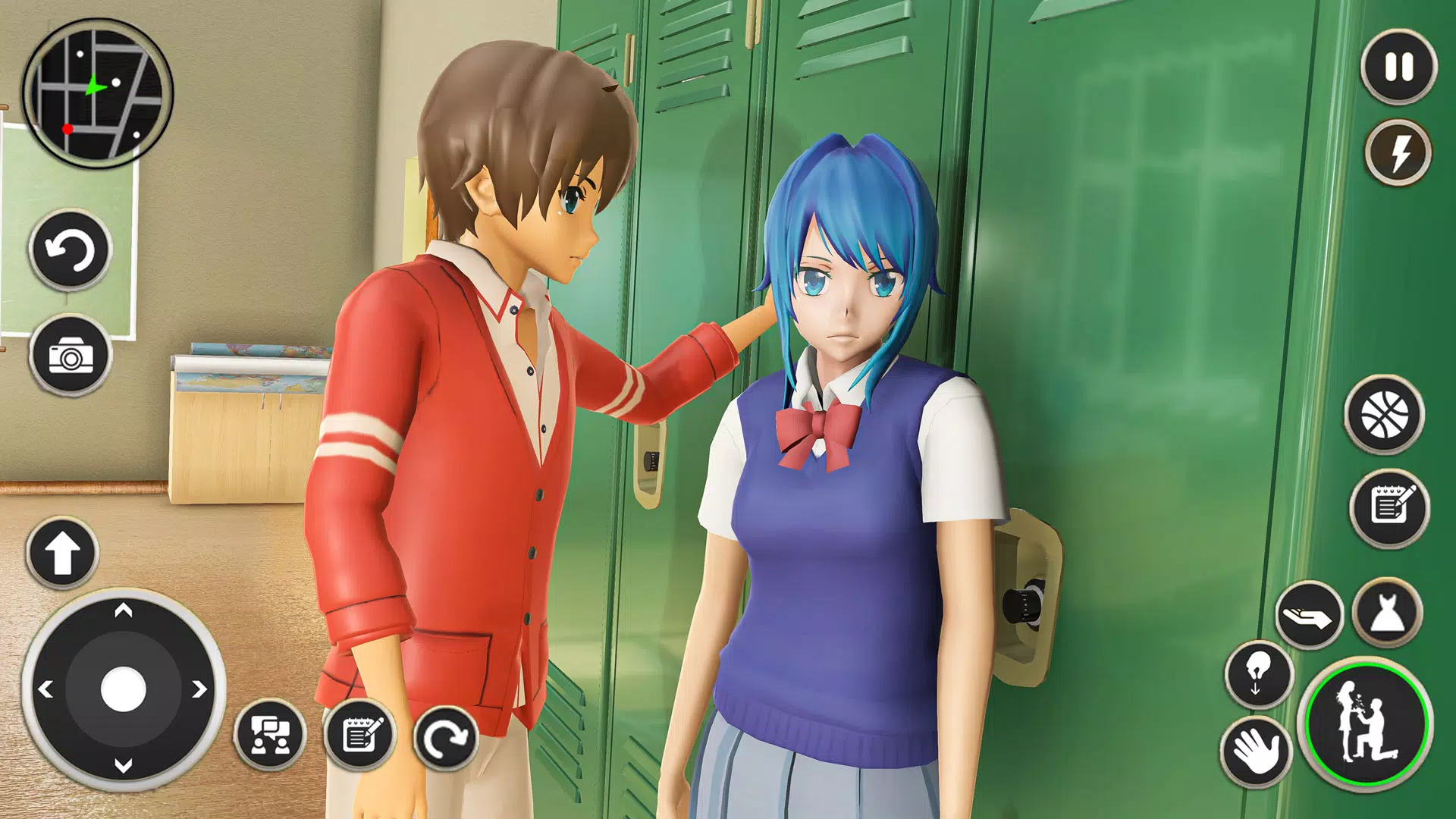Open the circular minimap
This screenshot has width=1456, height=819.
(97, 94)
